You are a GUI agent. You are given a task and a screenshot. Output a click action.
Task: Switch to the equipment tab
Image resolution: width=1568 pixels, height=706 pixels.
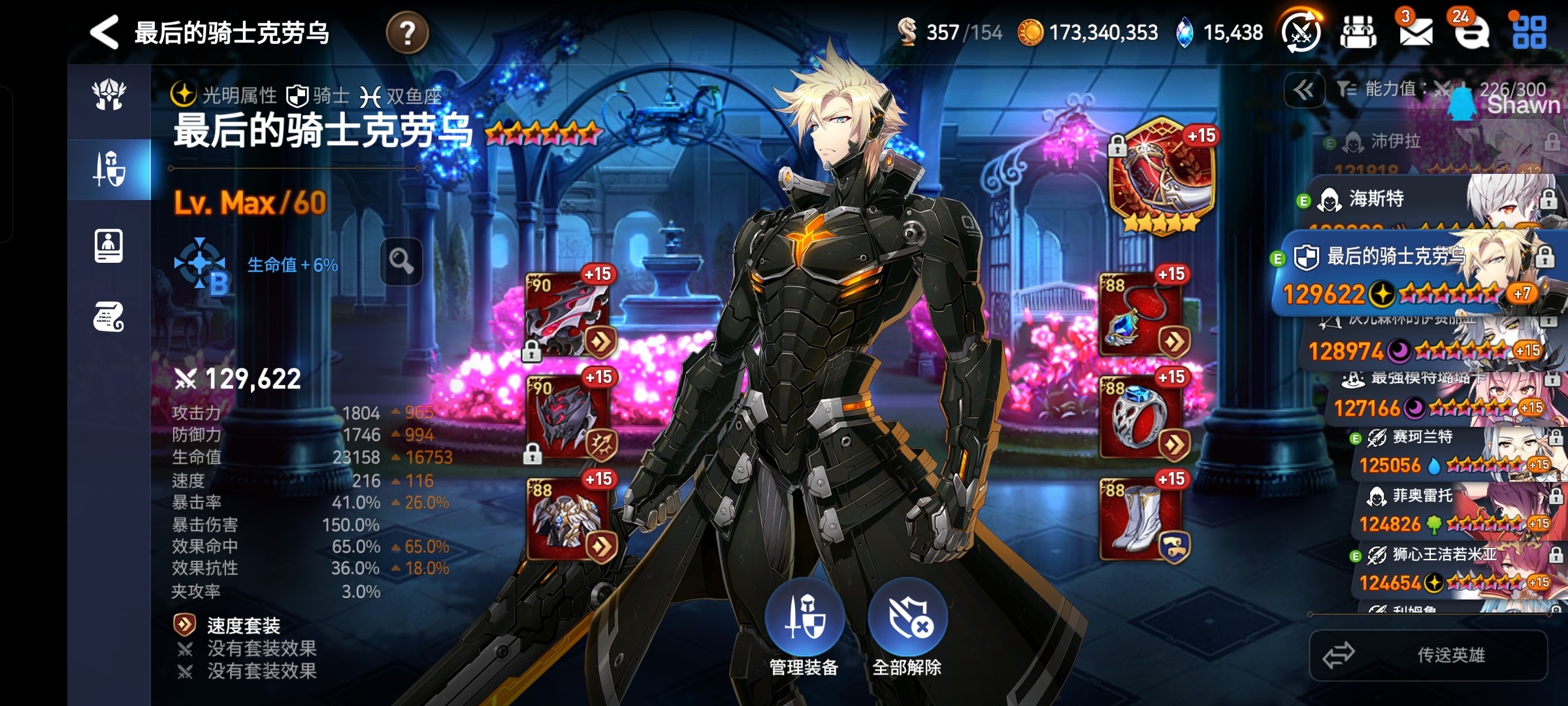click(109, 169)
